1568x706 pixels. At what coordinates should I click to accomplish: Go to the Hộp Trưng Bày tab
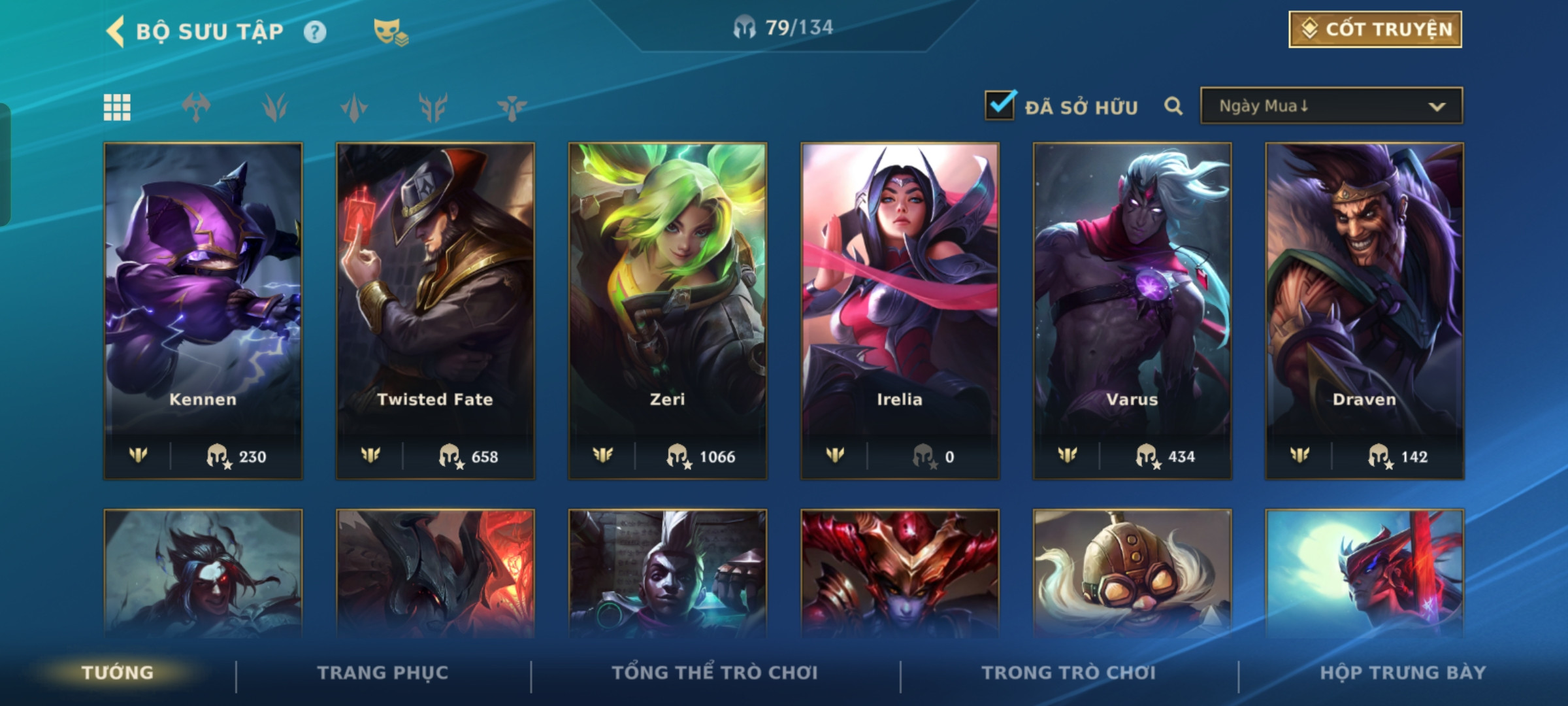[1403, 673]
